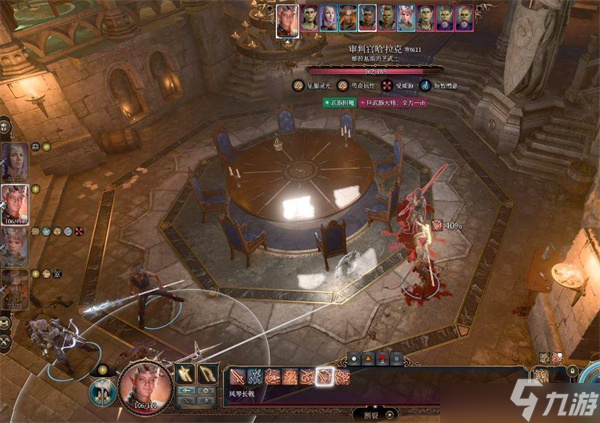Screen dimensions: 600x423
Task: Select the melee weapon slot beside the portrait
Action: (x=187, y=374)
